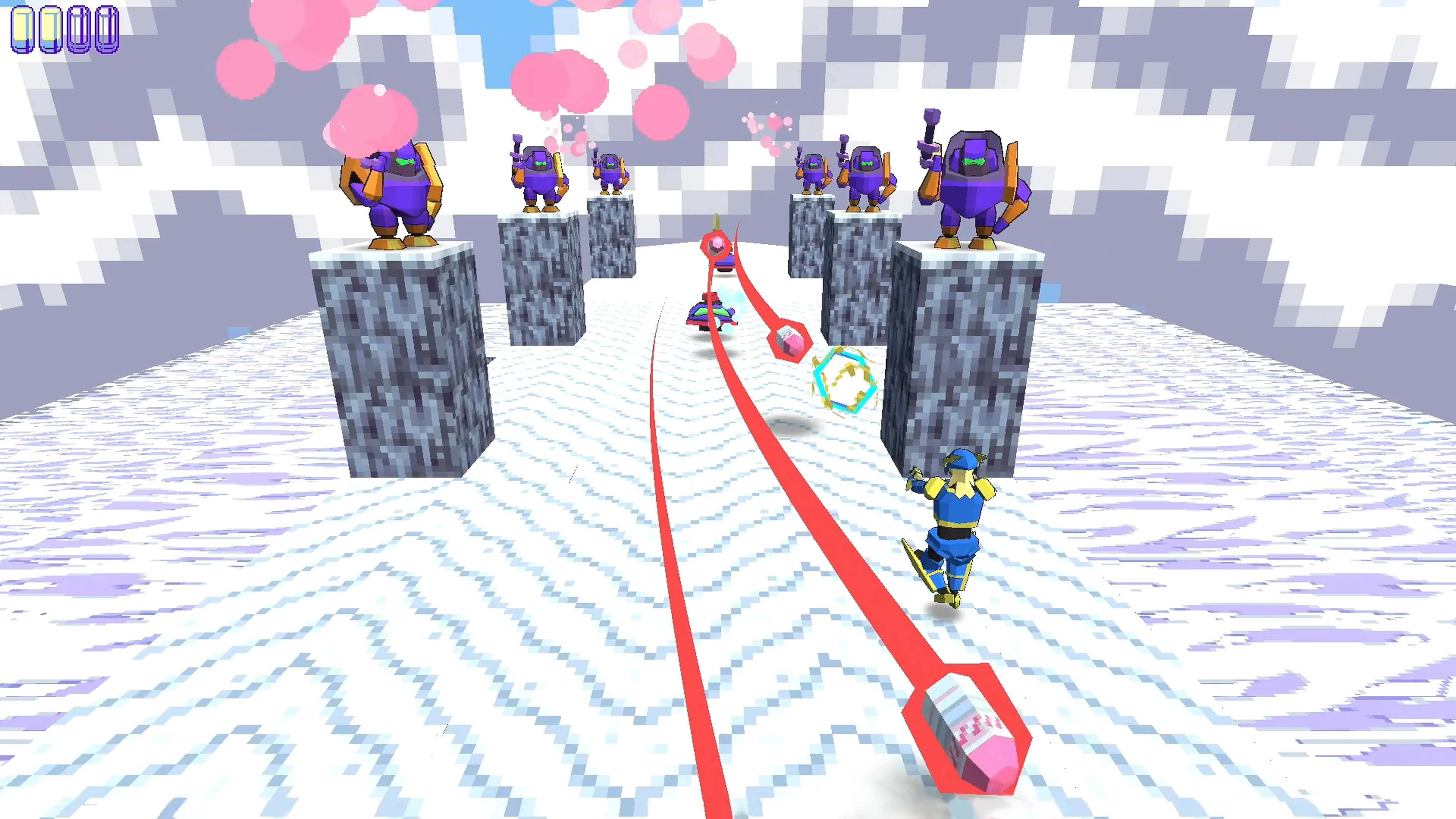Screen dimensions: 1456x819
Task: Select the first filled energy capsule icon
Action: 23,30
